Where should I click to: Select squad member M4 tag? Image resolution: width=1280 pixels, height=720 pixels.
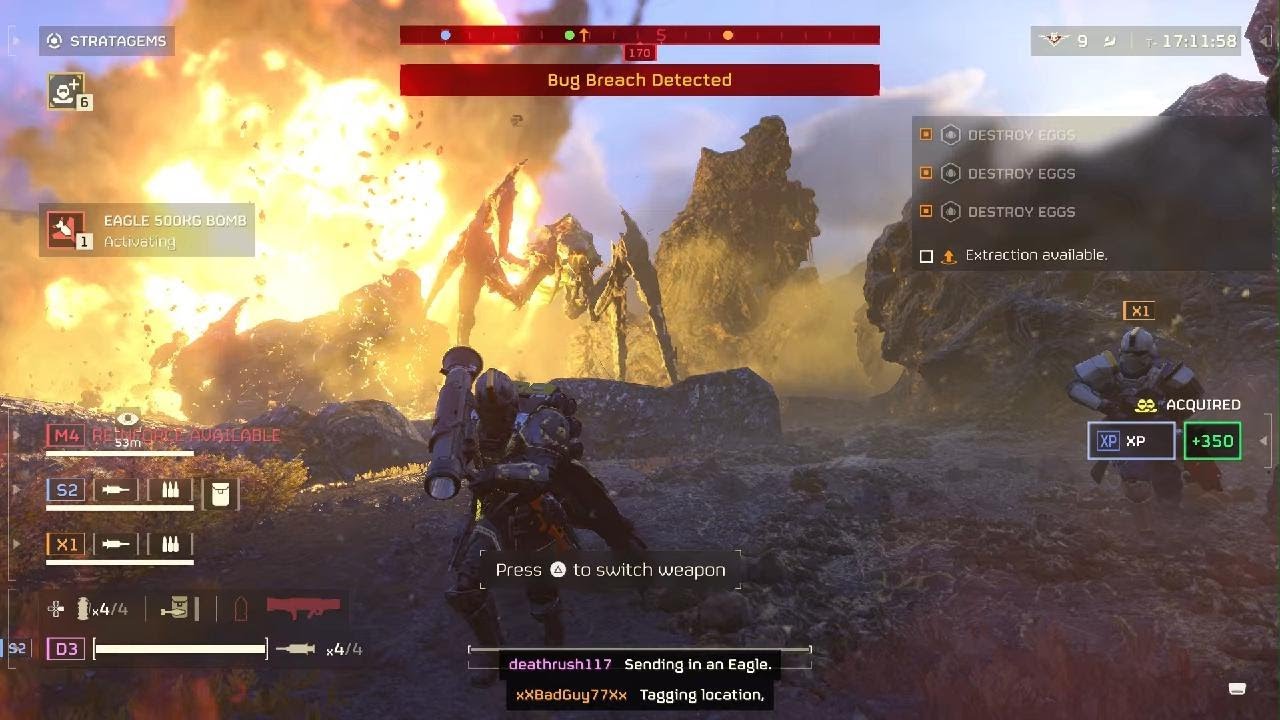66,435
